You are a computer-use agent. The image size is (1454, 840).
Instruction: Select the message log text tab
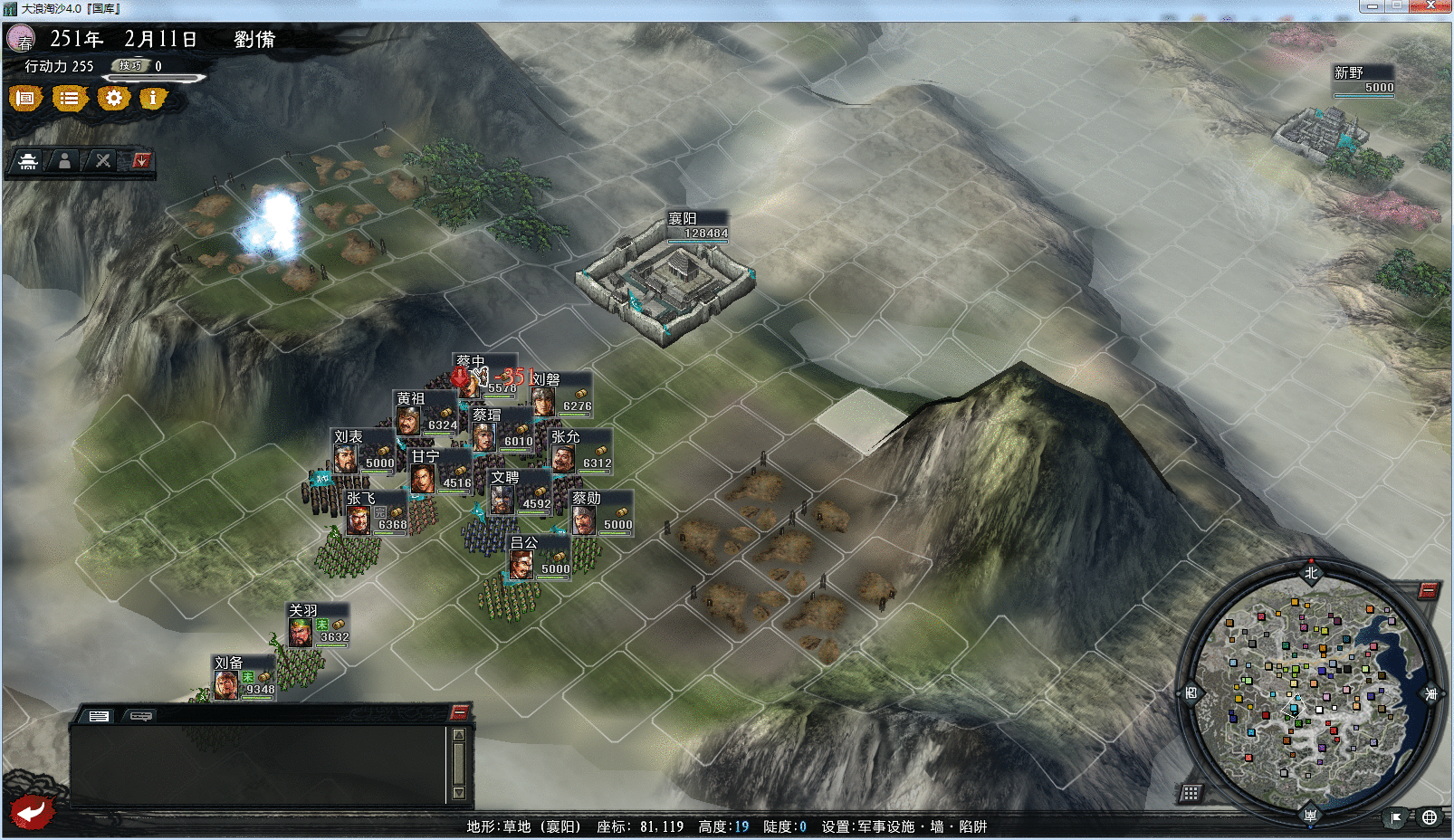click(x=99, y=716)
